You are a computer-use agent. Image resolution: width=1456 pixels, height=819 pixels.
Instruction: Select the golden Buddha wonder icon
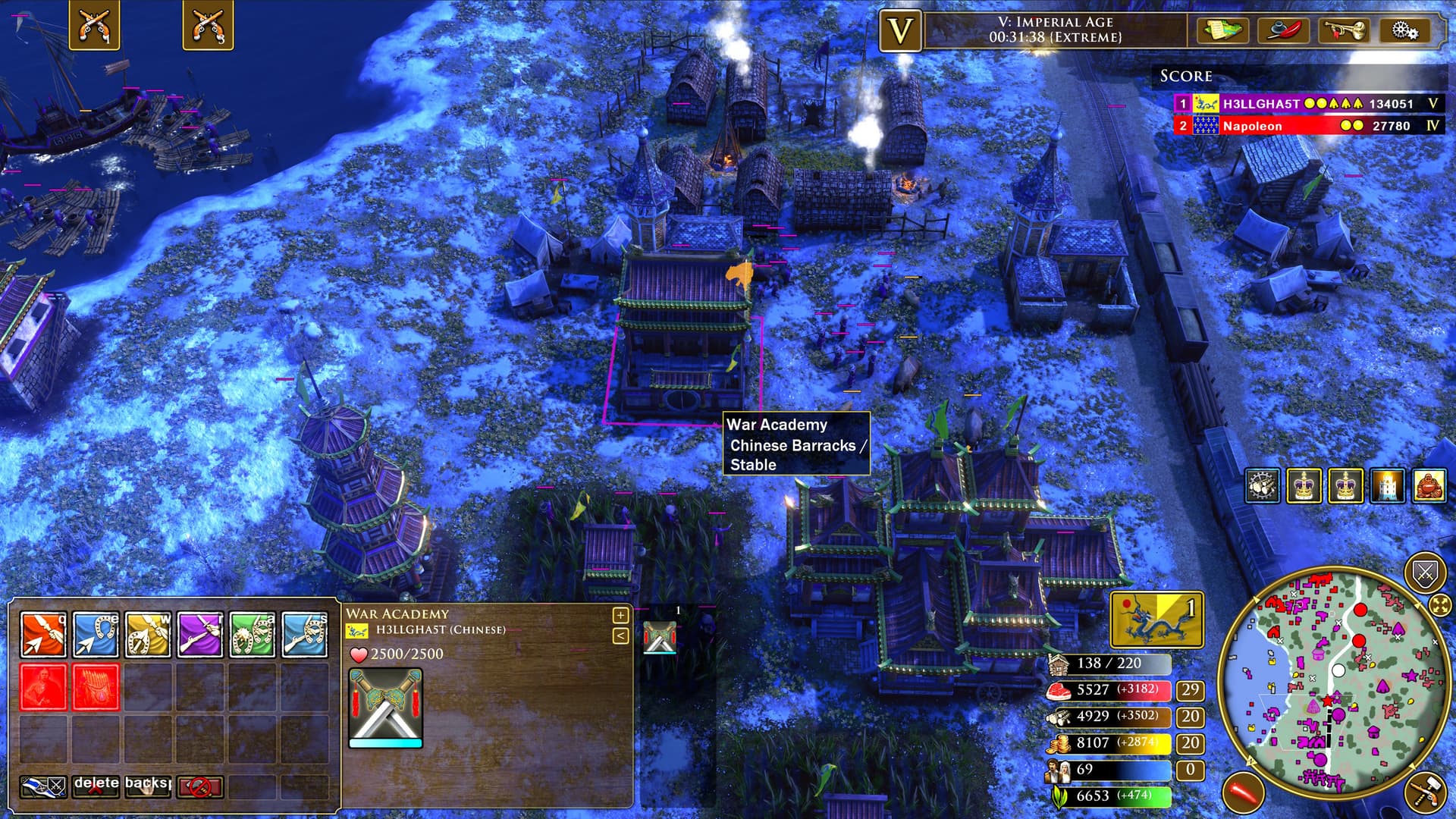[1429, 486]
